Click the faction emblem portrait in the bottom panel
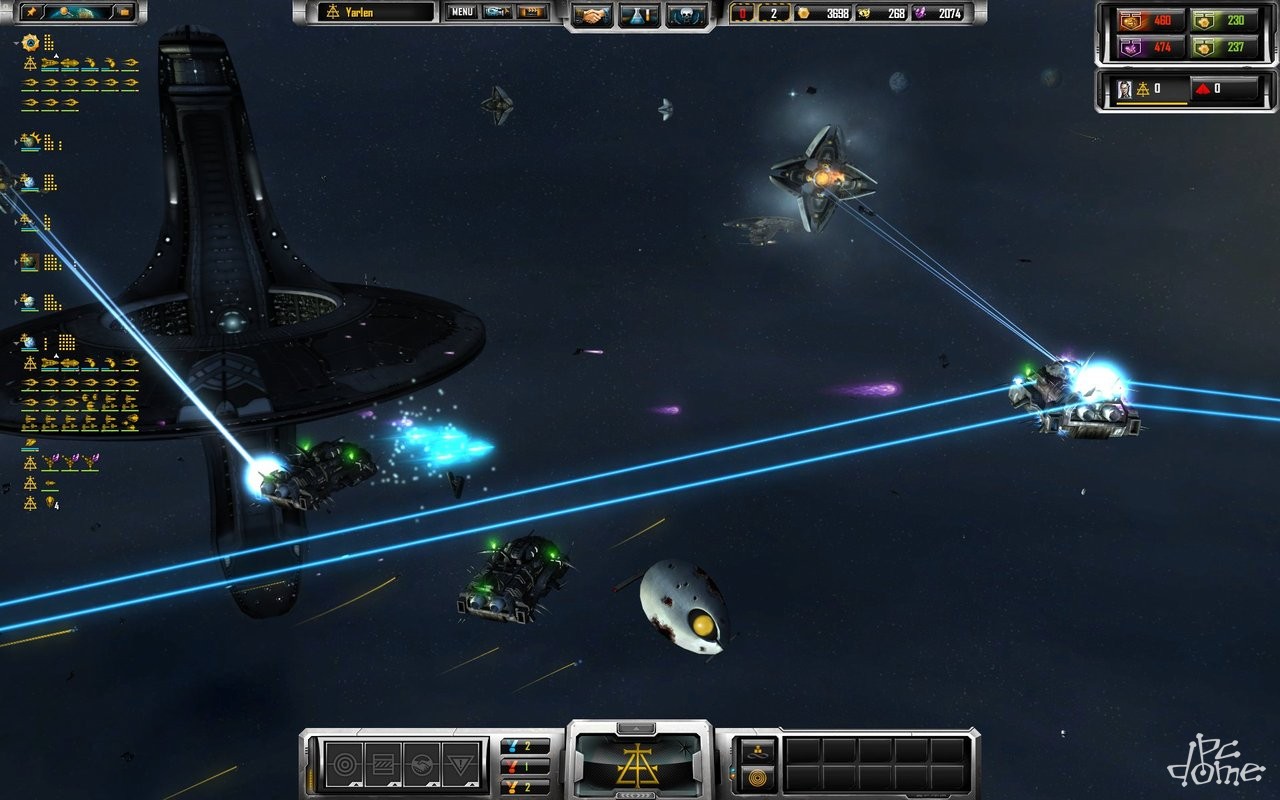1280x800 pixels. (640, 762)
